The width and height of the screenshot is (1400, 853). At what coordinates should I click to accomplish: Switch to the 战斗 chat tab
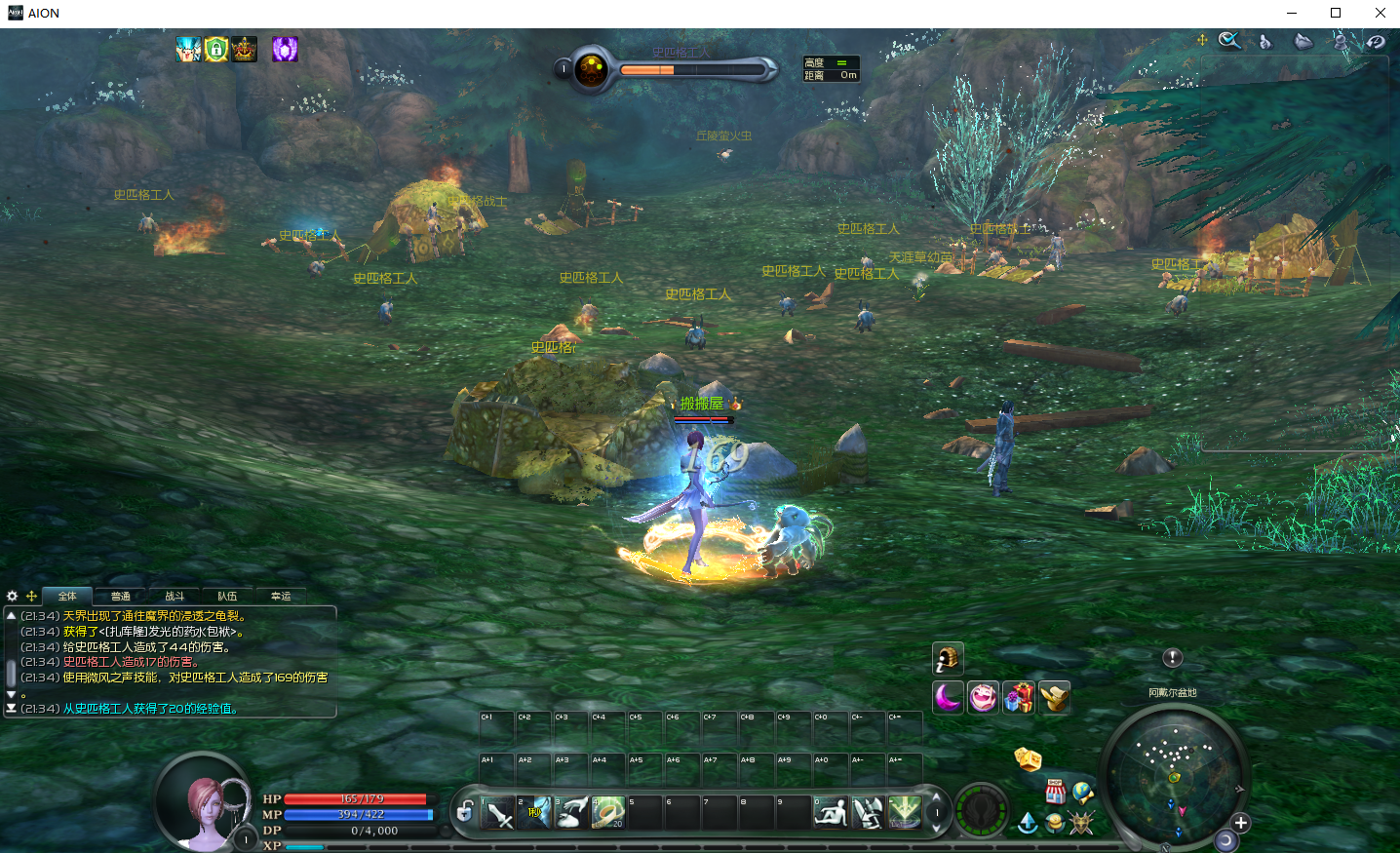[x=175, y=596]
